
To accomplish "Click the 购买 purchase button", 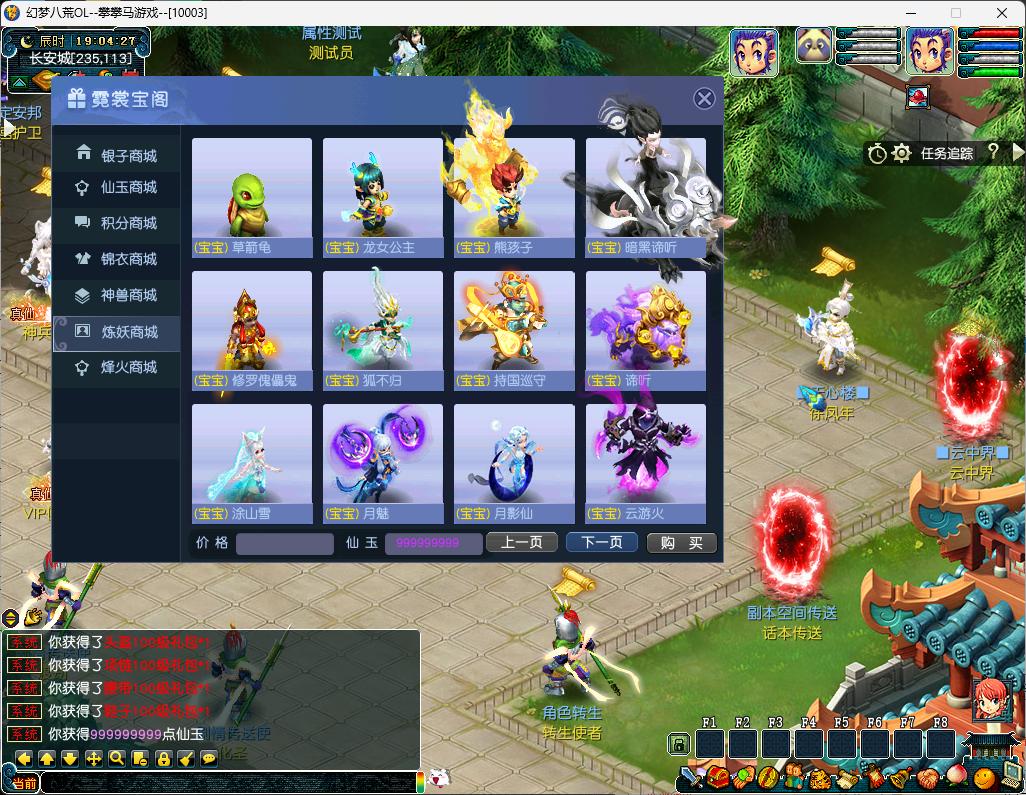I will point(681,542).
